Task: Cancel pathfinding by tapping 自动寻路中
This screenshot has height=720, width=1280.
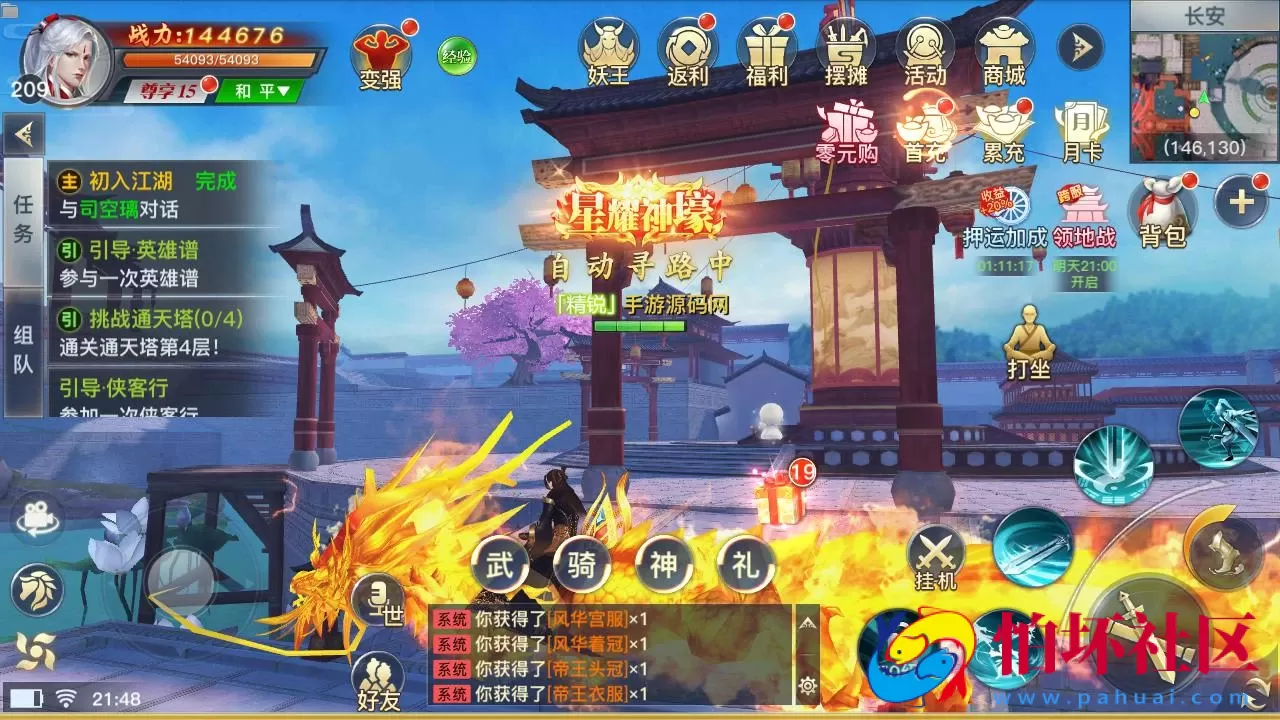Action: point(640,265)
